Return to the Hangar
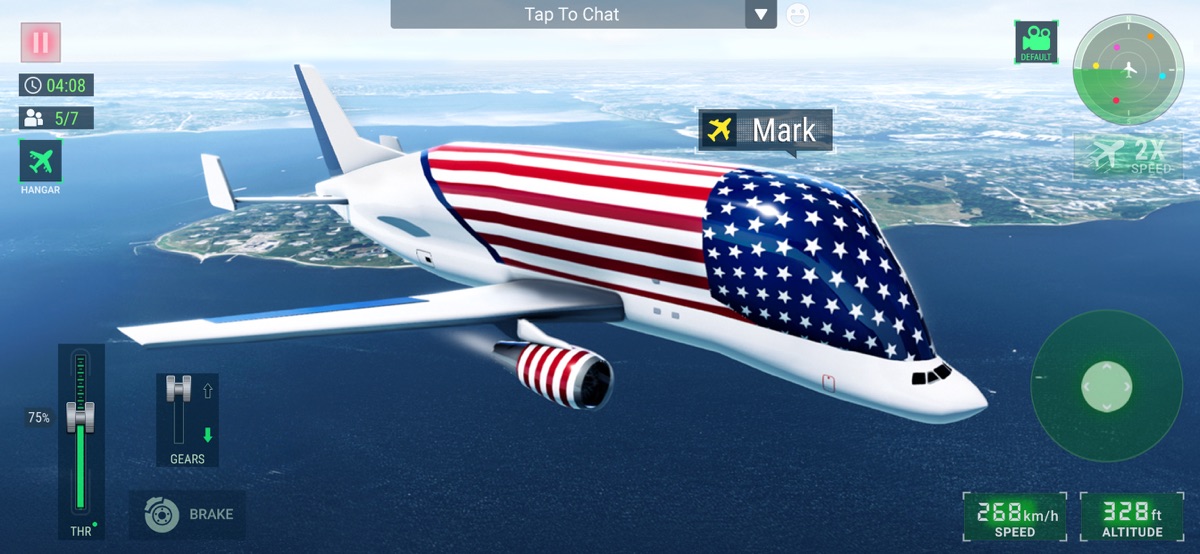The width and height of the screenshot is (1200, 554). click(41, 166)
